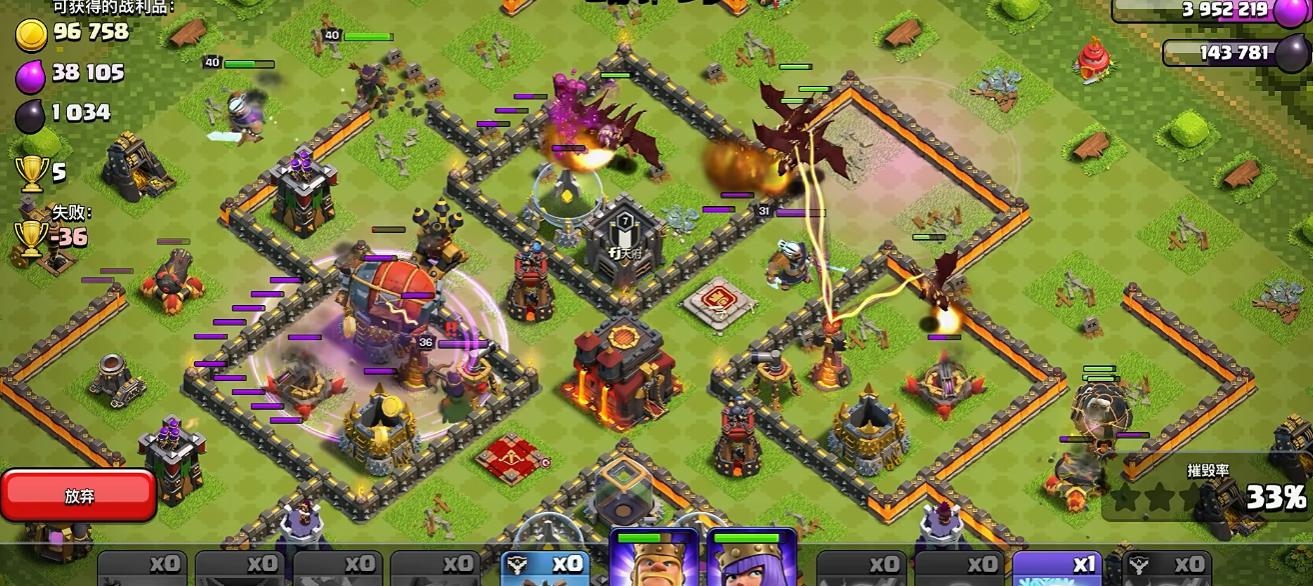Viewport: 1313px width, 586px height.
Task: Choose the purple spell slot with x1
Action: point(1060,567)
